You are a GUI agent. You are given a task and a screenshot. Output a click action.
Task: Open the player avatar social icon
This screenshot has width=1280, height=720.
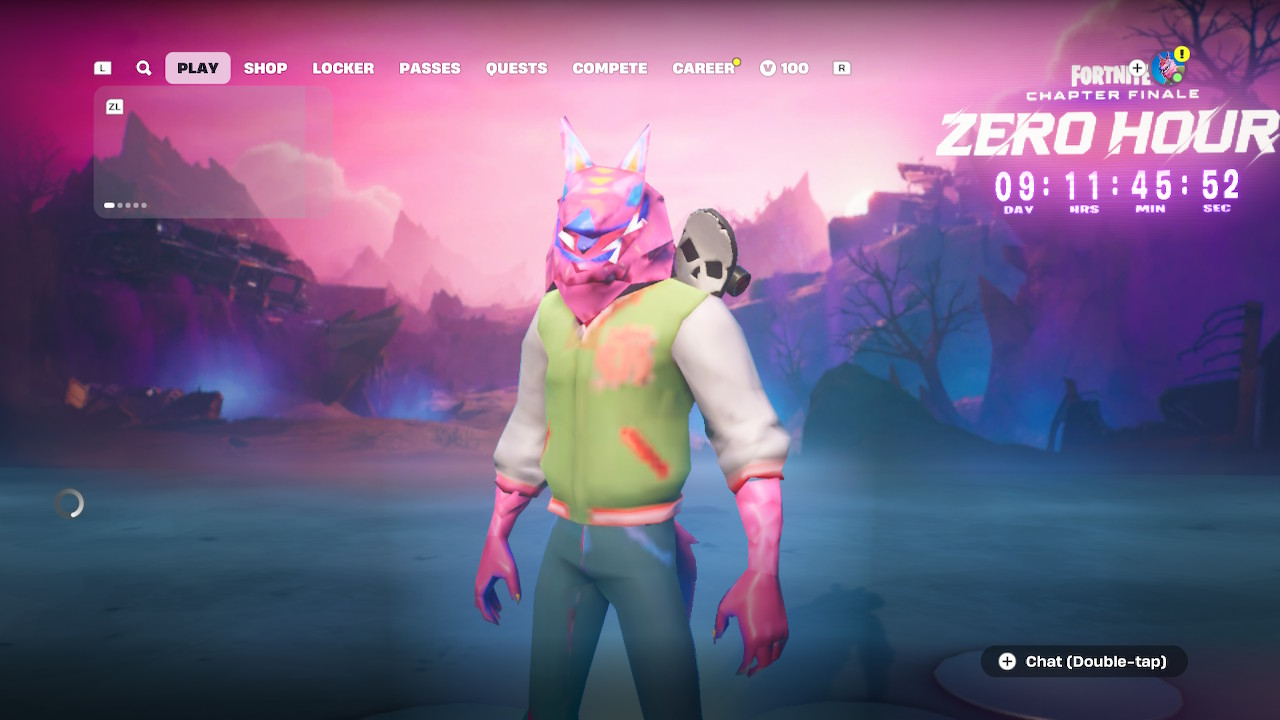coord(1166,68)
